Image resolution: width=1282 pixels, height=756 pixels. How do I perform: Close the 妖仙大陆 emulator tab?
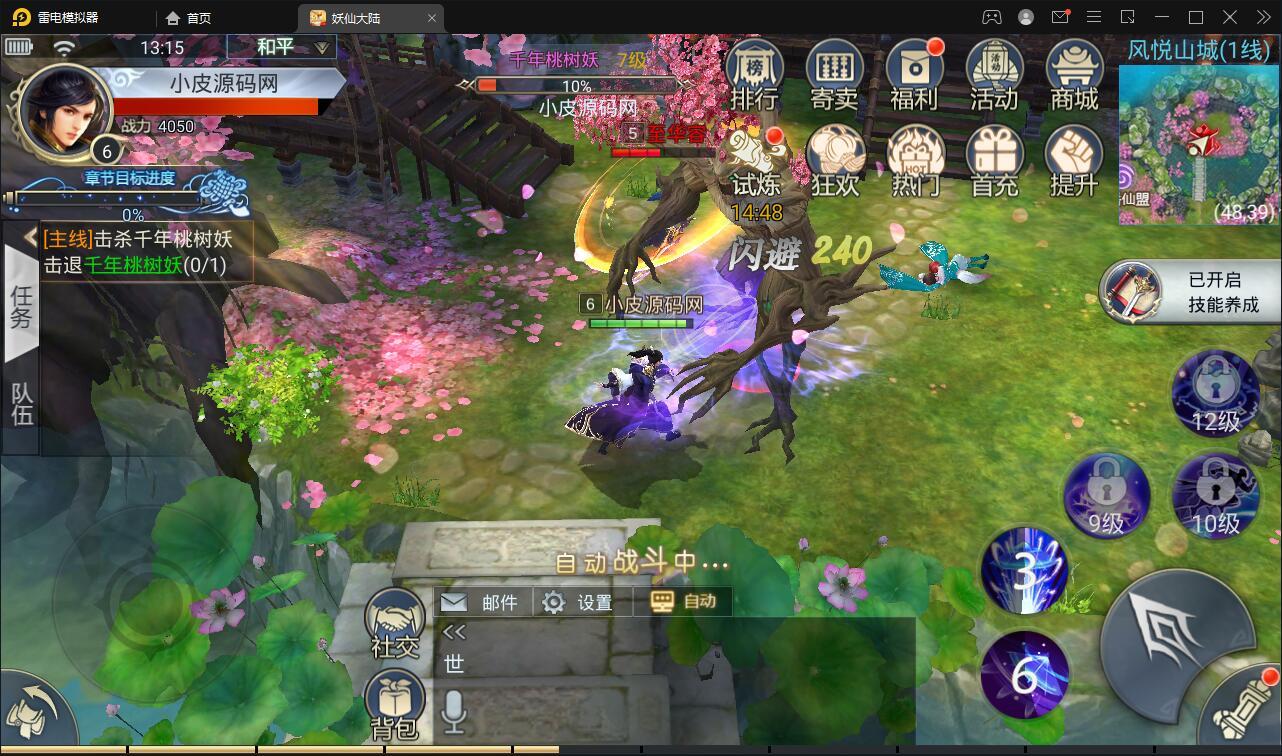click(432, 18)
